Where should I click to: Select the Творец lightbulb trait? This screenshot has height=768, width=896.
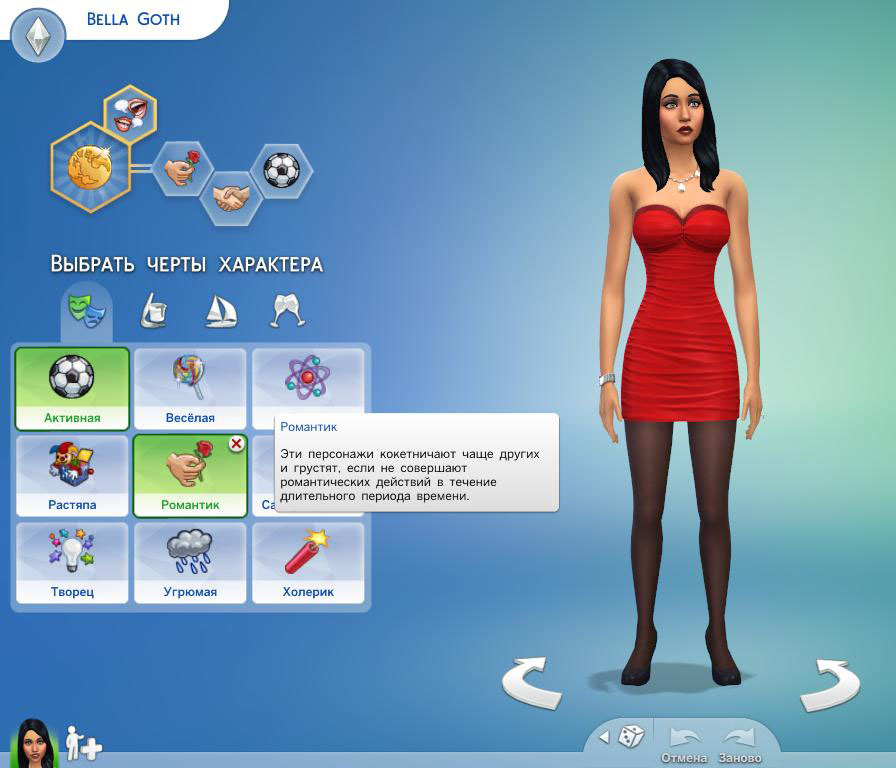point(72,562)
